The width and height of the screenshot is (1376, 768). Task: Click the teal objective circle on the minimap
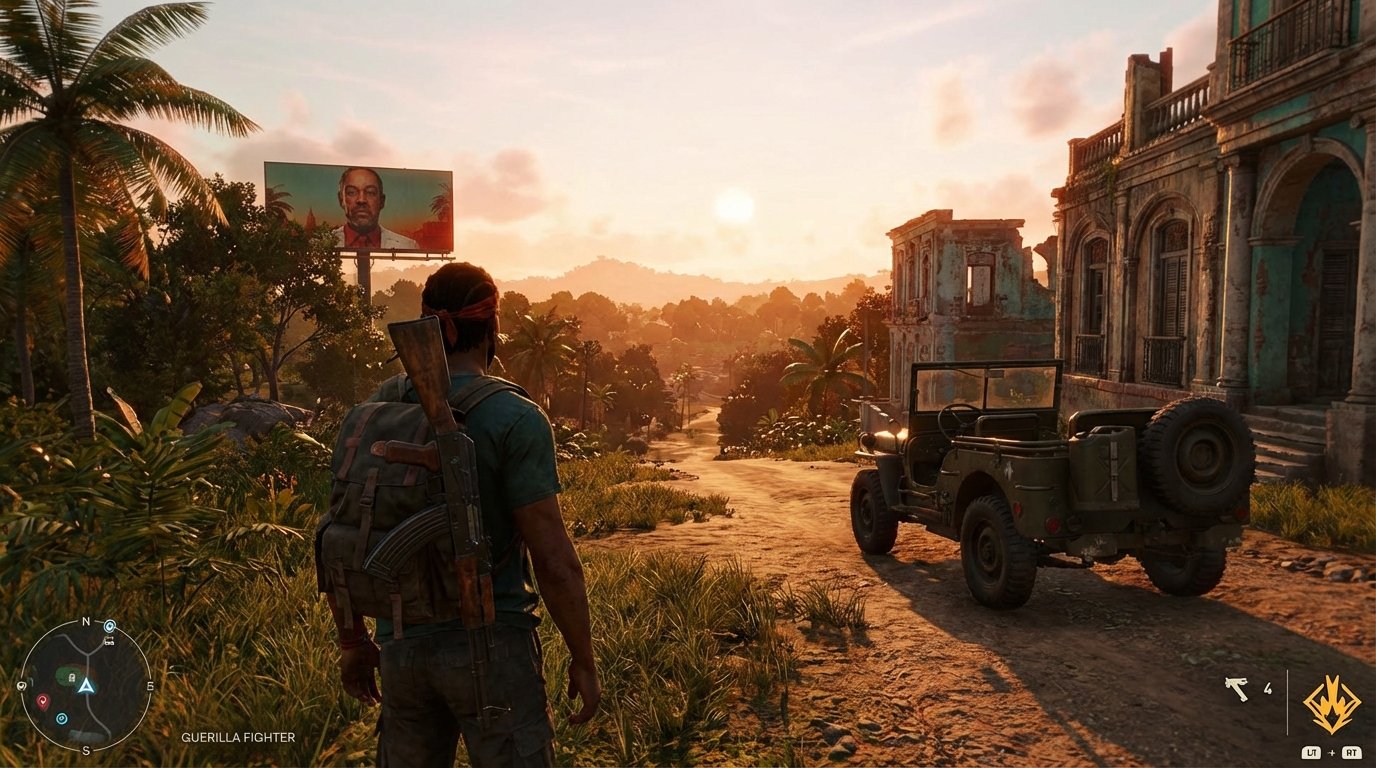pos(61,718)
